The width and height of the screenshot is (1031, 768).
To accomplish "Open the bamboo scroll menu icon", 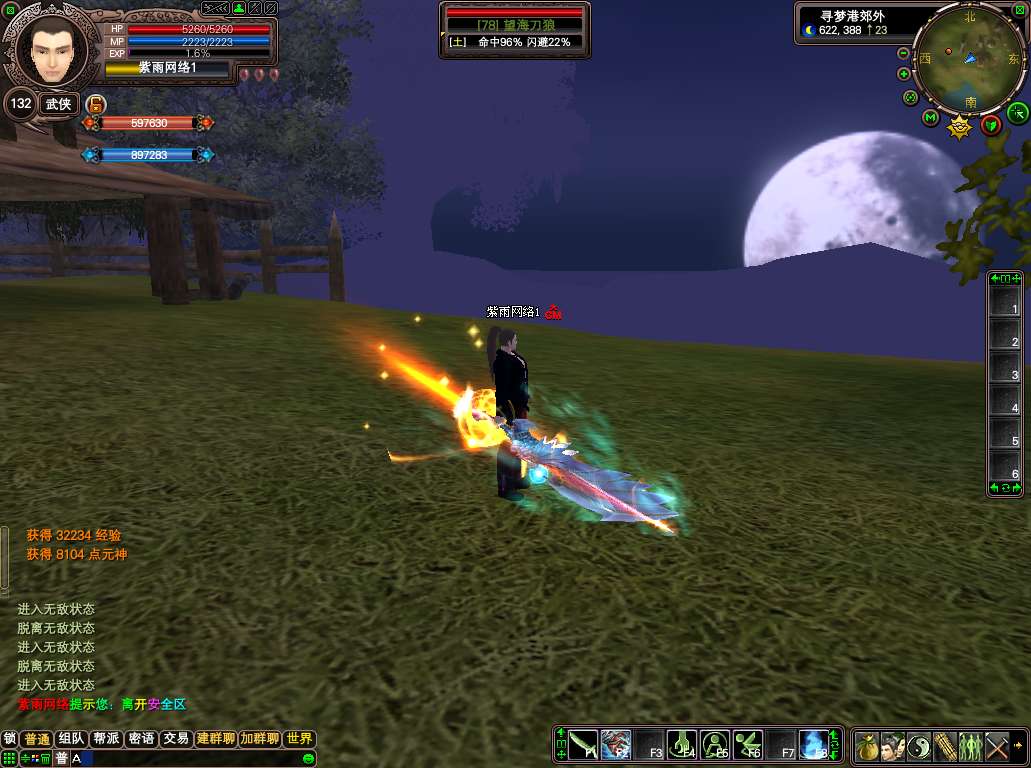I will [945, 746].
